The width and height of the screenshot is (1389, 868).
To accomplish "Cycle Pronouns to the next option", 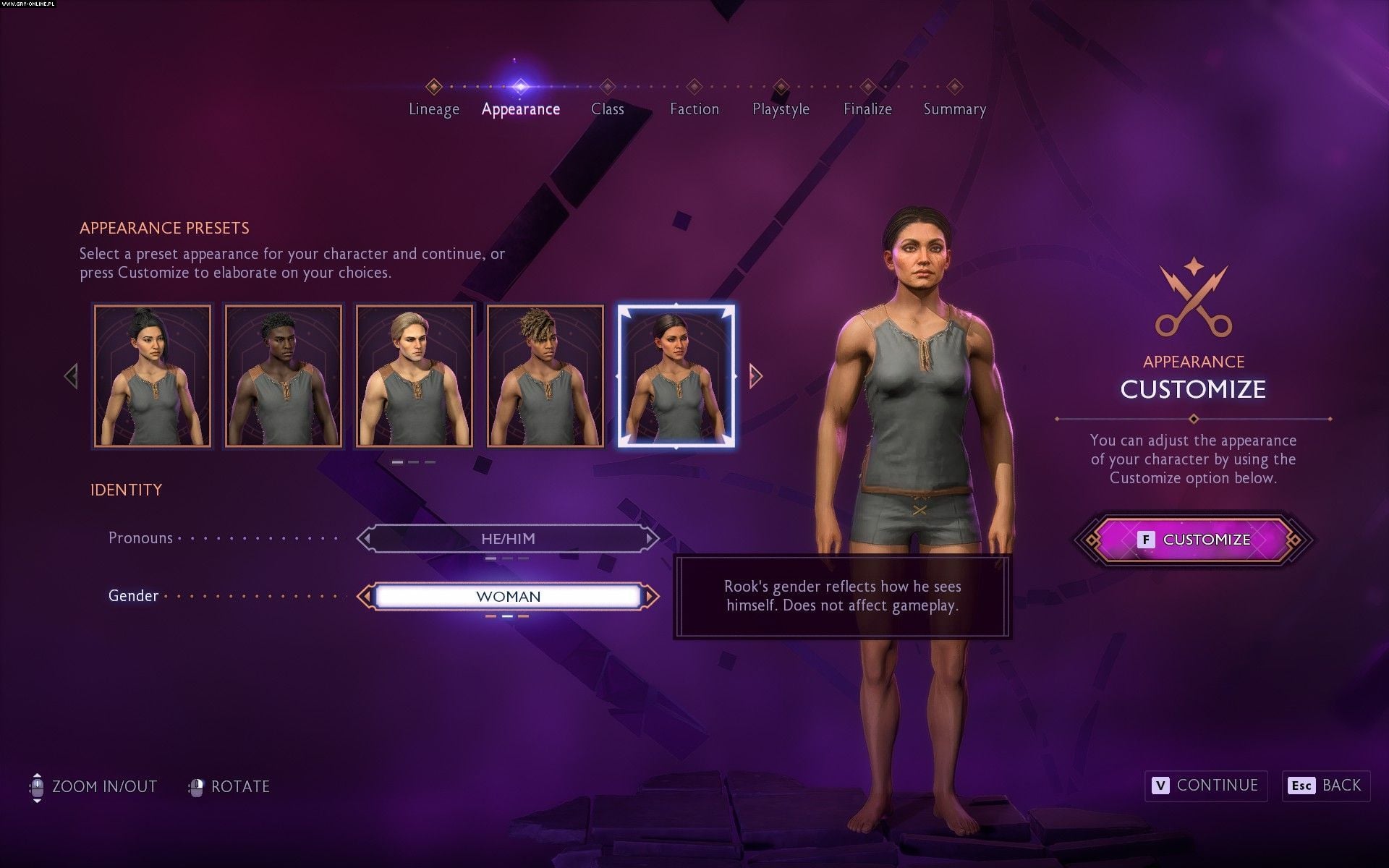I will (651, 539).
